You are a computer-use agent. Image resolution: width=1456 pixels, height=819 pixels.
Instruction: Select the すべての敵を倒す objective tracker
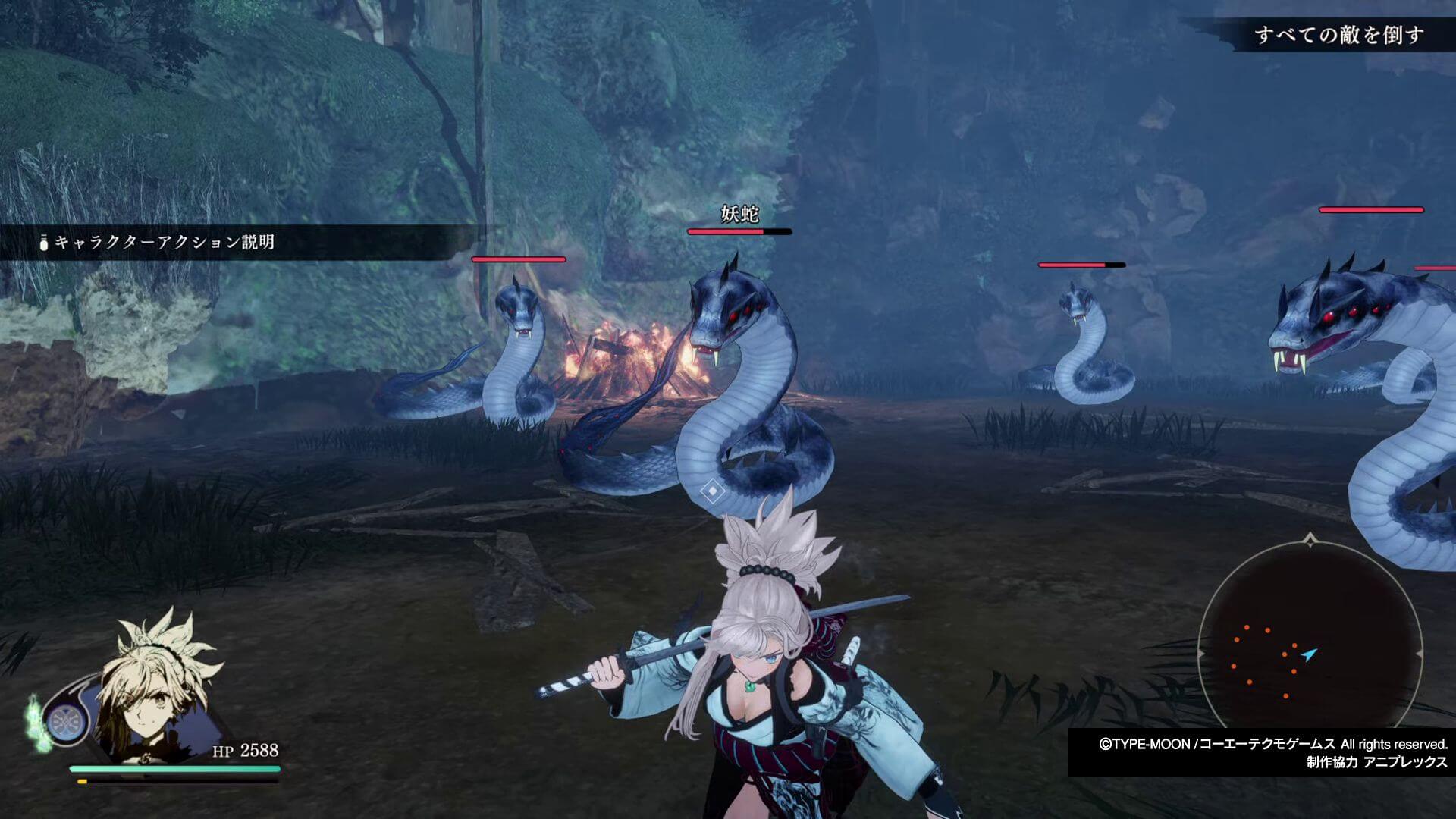(x=1339, y=35)
